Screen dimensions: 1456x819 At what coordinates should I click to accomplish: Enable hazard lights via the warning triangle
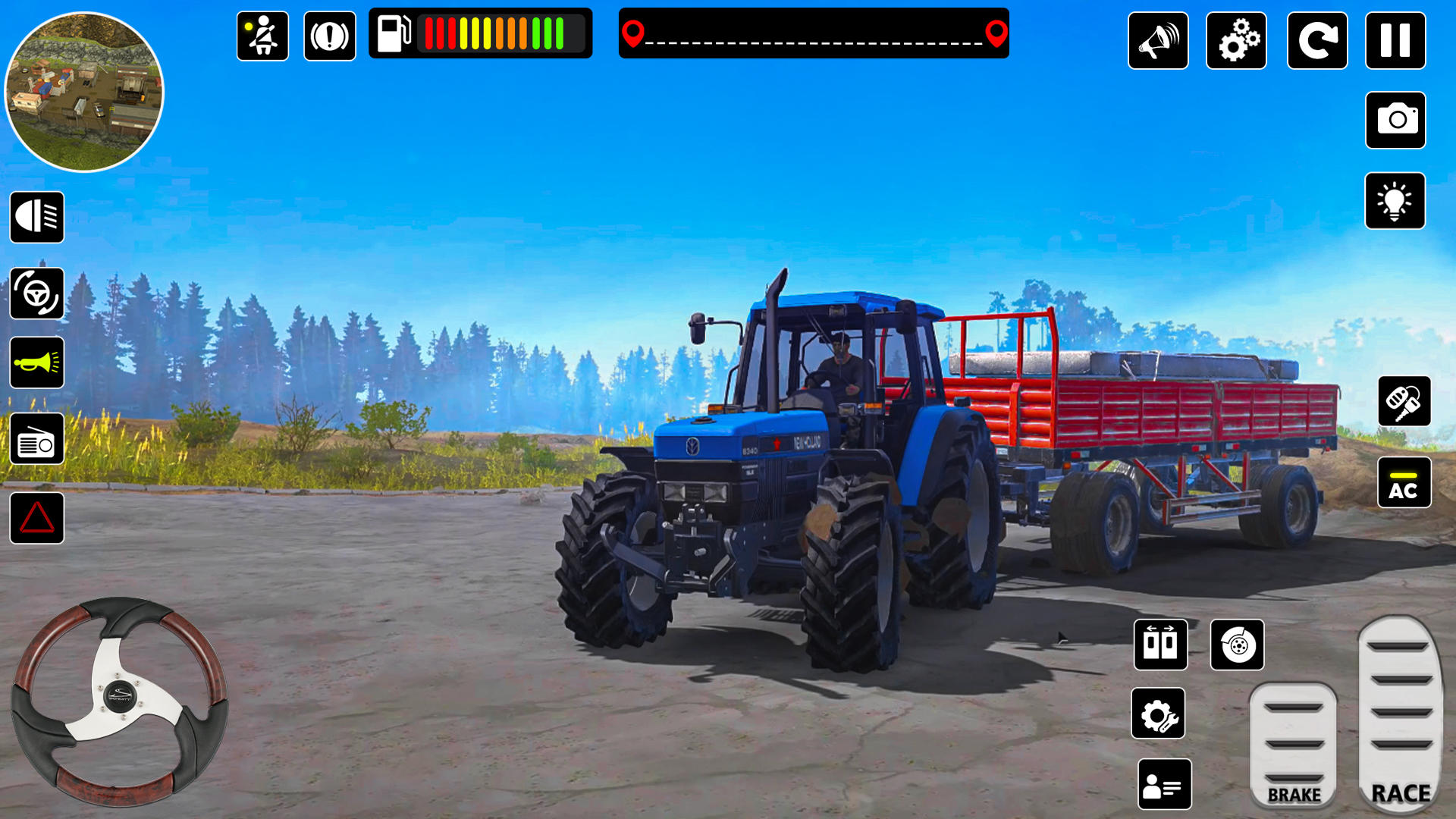[x=37, y=518]
